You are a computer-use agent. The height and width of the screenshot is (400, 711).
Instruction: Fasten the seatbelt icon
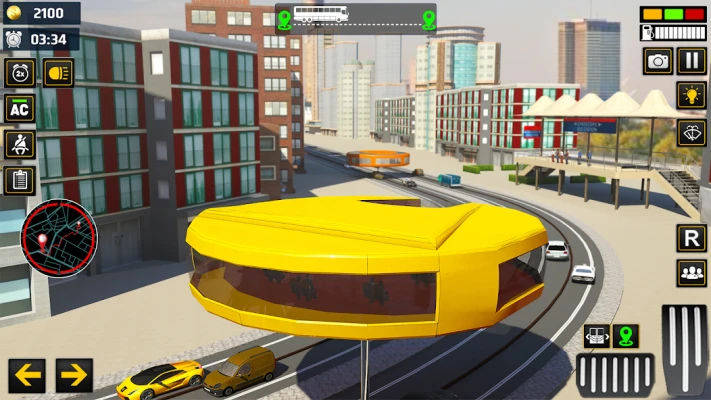(20, 144)
